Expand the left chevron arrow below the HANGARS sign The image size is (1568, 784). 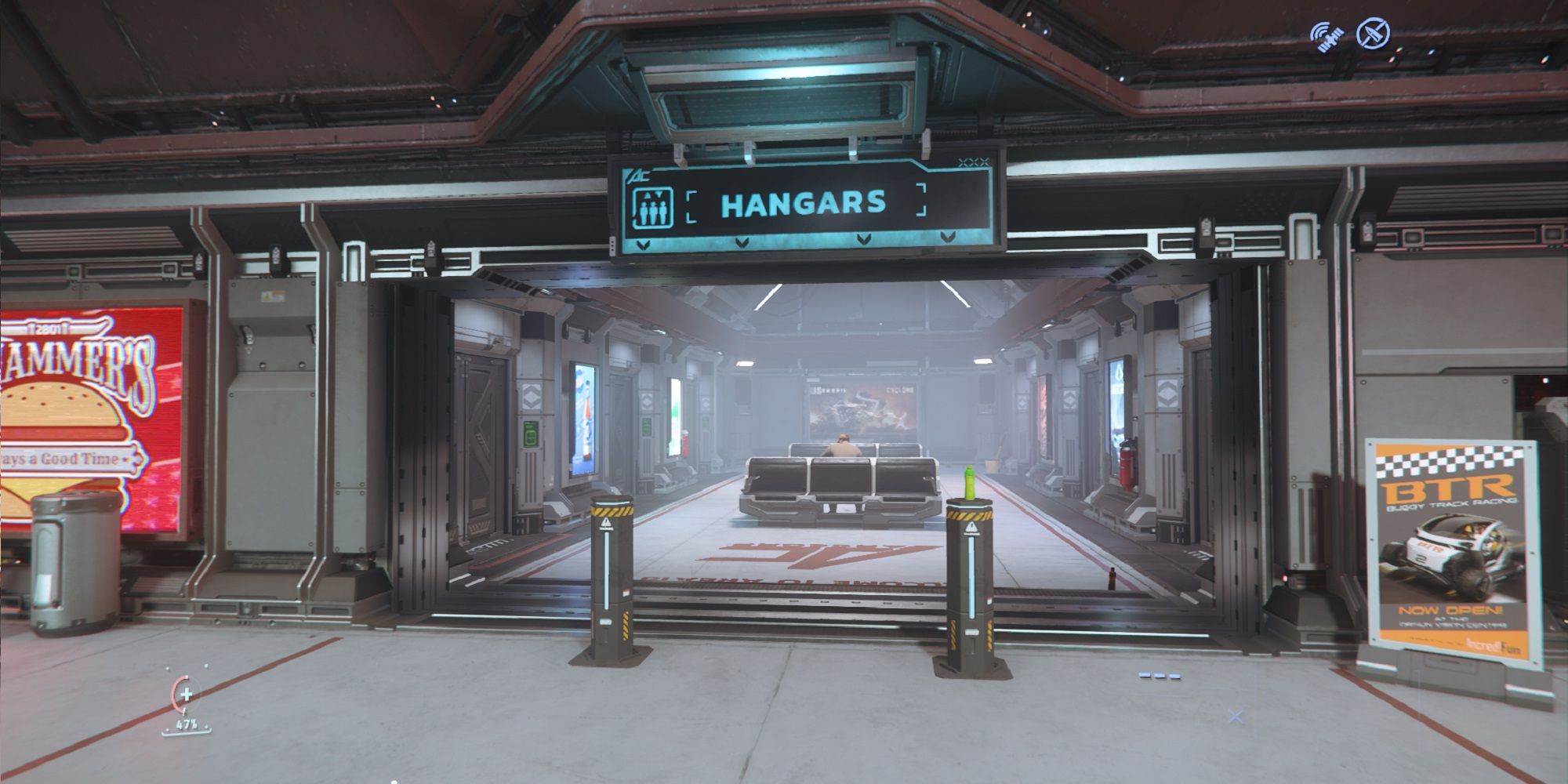coord(645,245)
